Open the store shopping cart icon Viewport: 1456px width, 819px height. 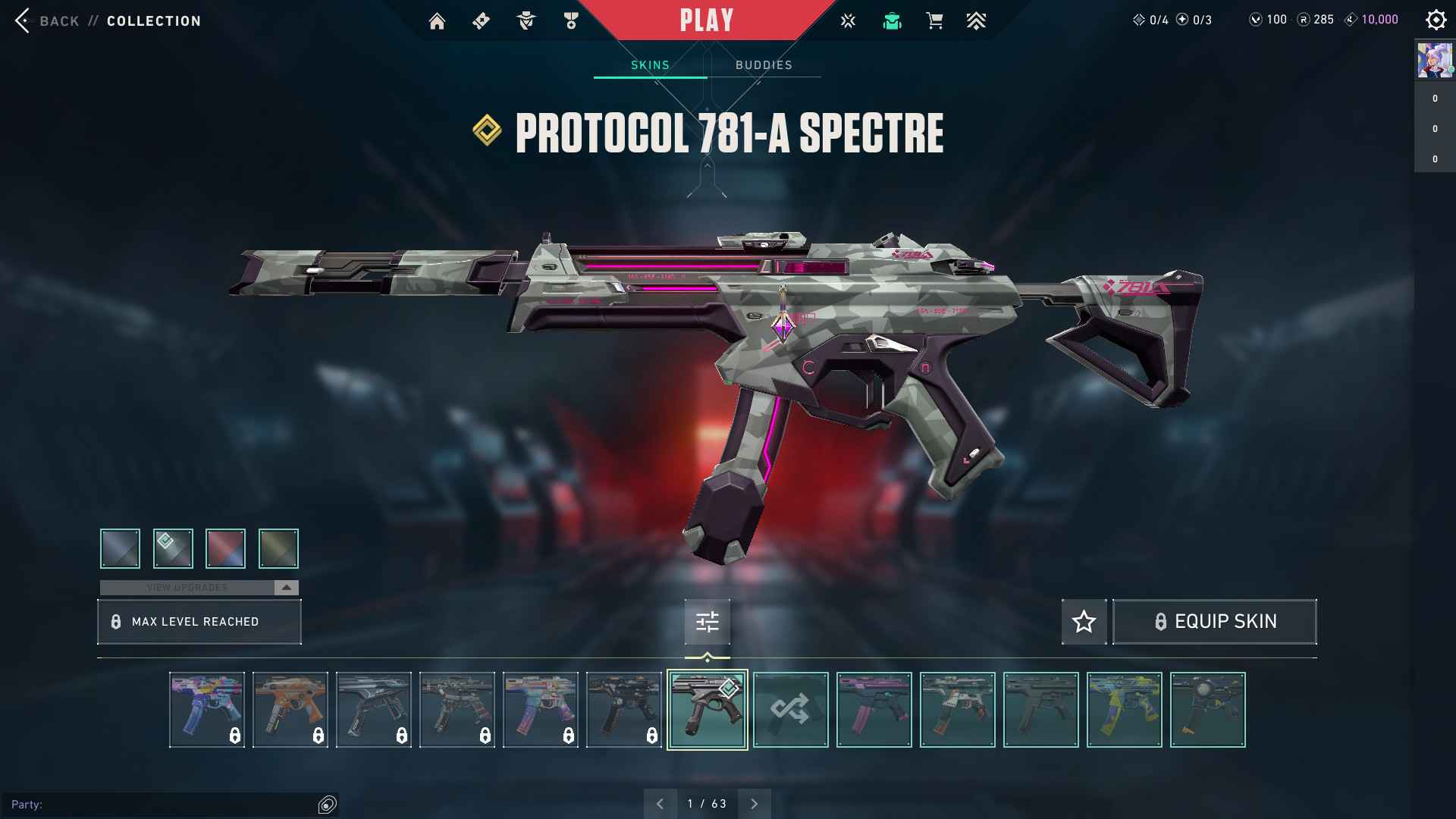point(934,21)
